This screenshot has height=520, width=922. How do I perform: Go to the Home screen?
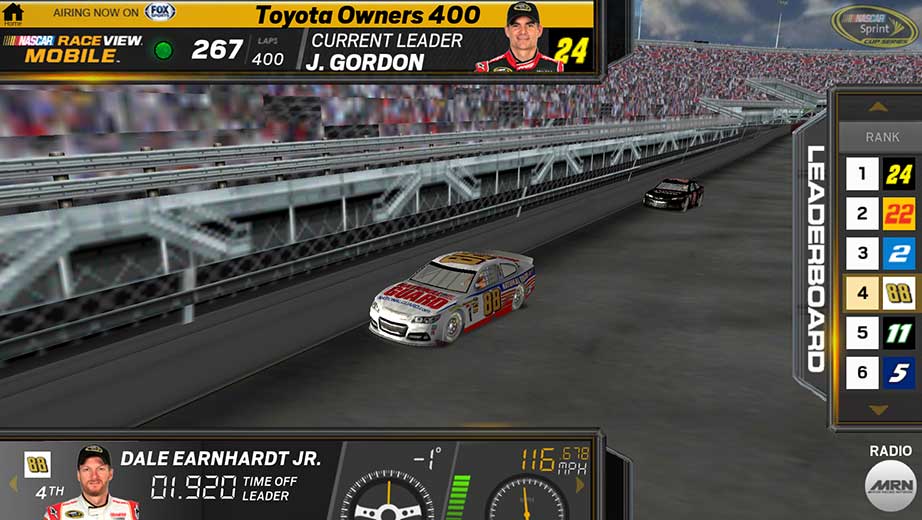pos(13,14)
